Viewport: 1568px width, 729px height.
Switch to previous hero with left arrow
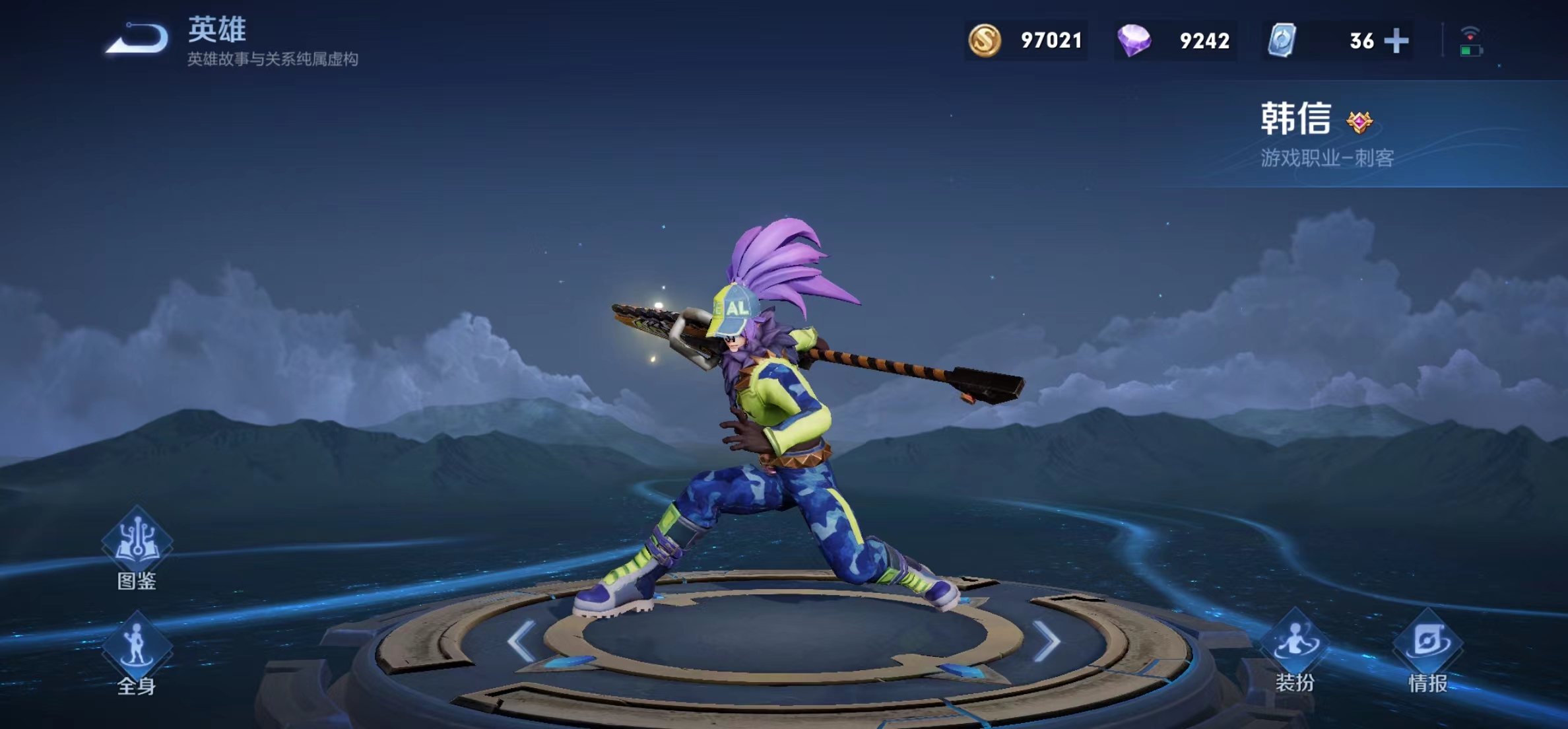click(x=521, y=641)
